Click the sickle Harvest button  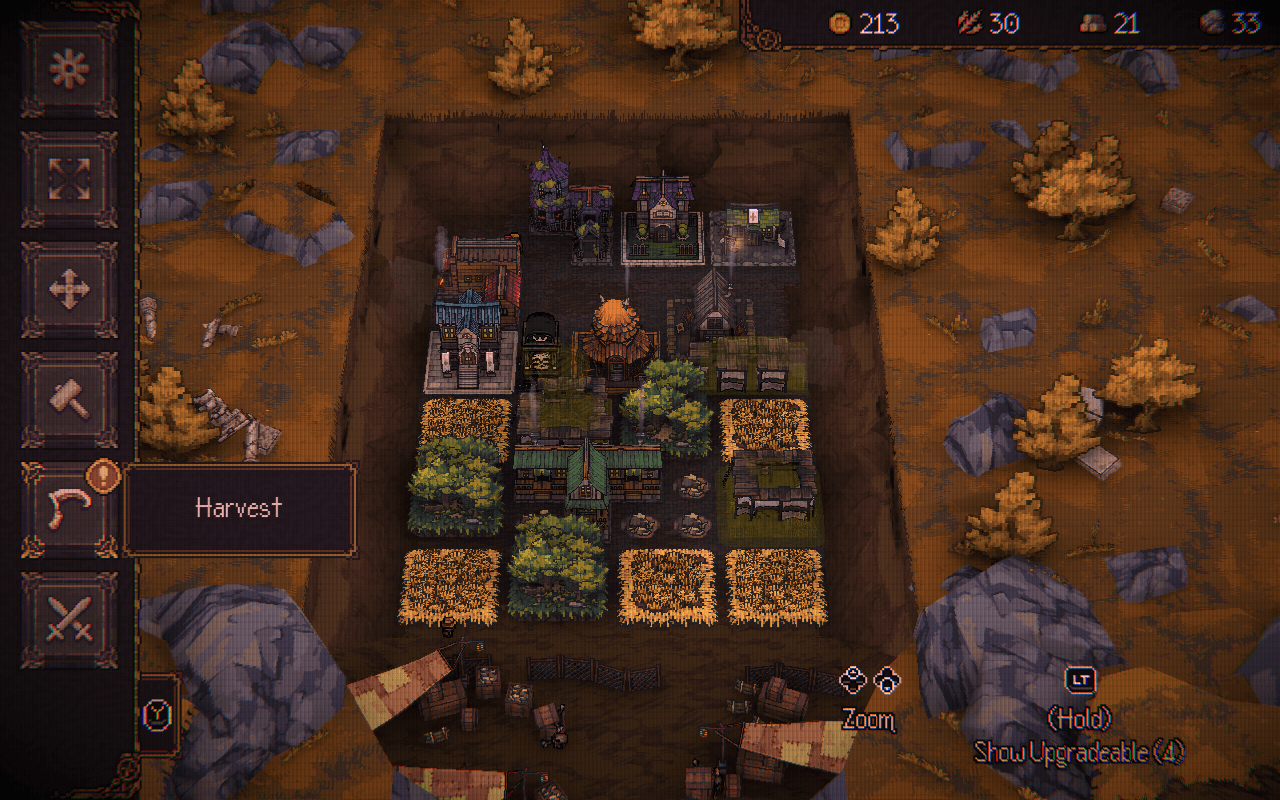(69, 509)
